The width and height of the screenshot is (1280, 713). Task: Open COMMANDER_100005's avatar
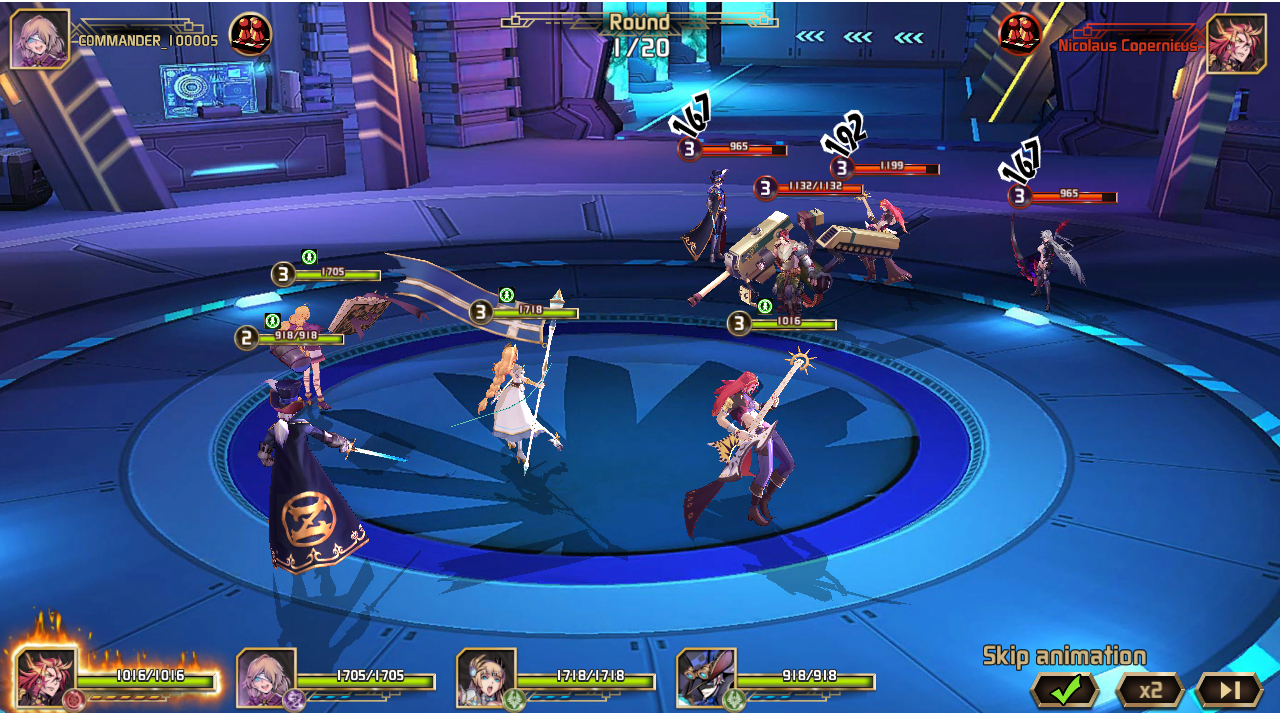click(40, 39)
